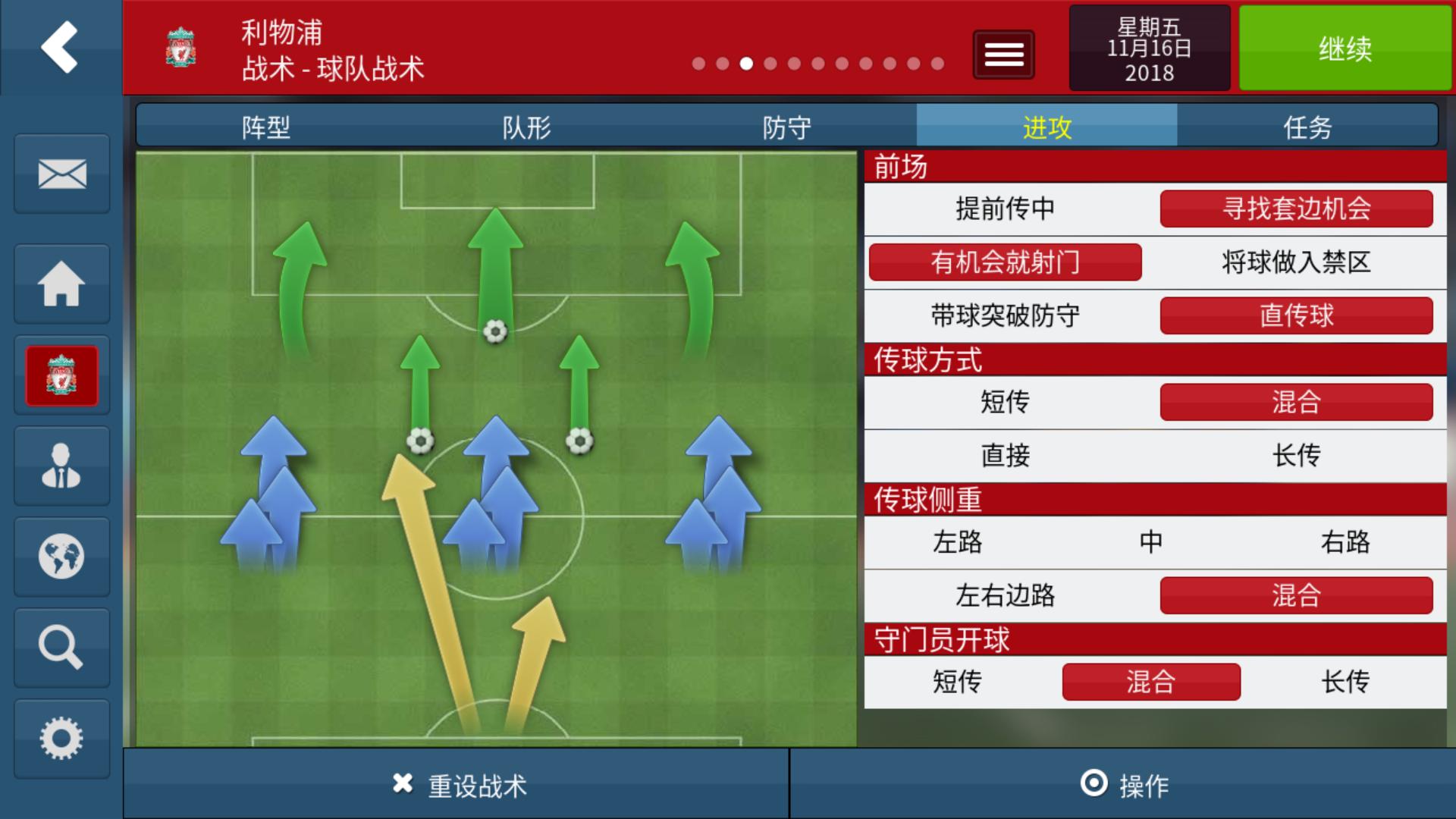This screenshot has width=1456, height=819.
Task: Open the settings gear icon
Action: tap(61, 736)
